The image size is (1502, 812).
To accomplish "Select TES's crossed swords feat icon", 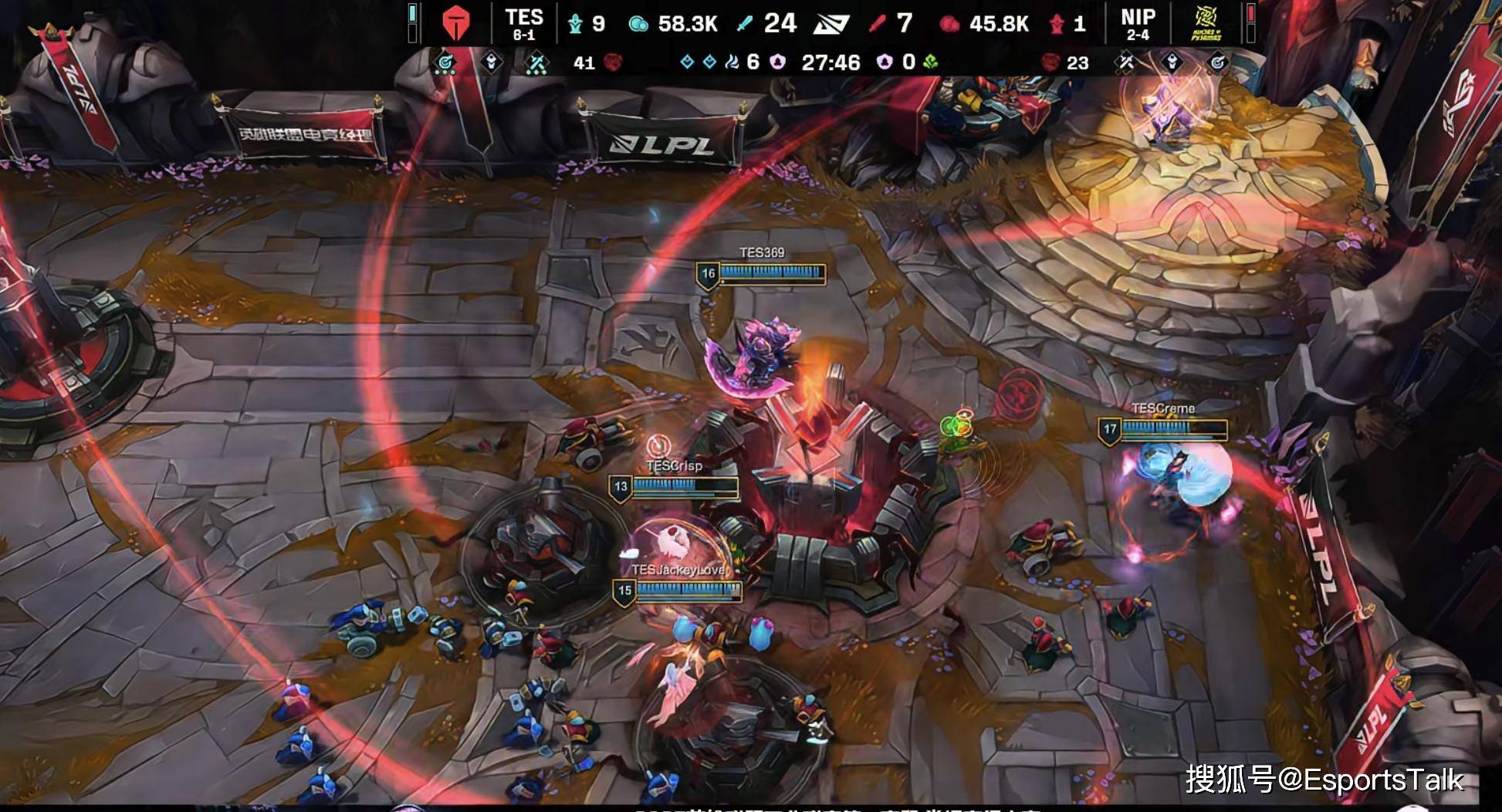I will [536, 63].
